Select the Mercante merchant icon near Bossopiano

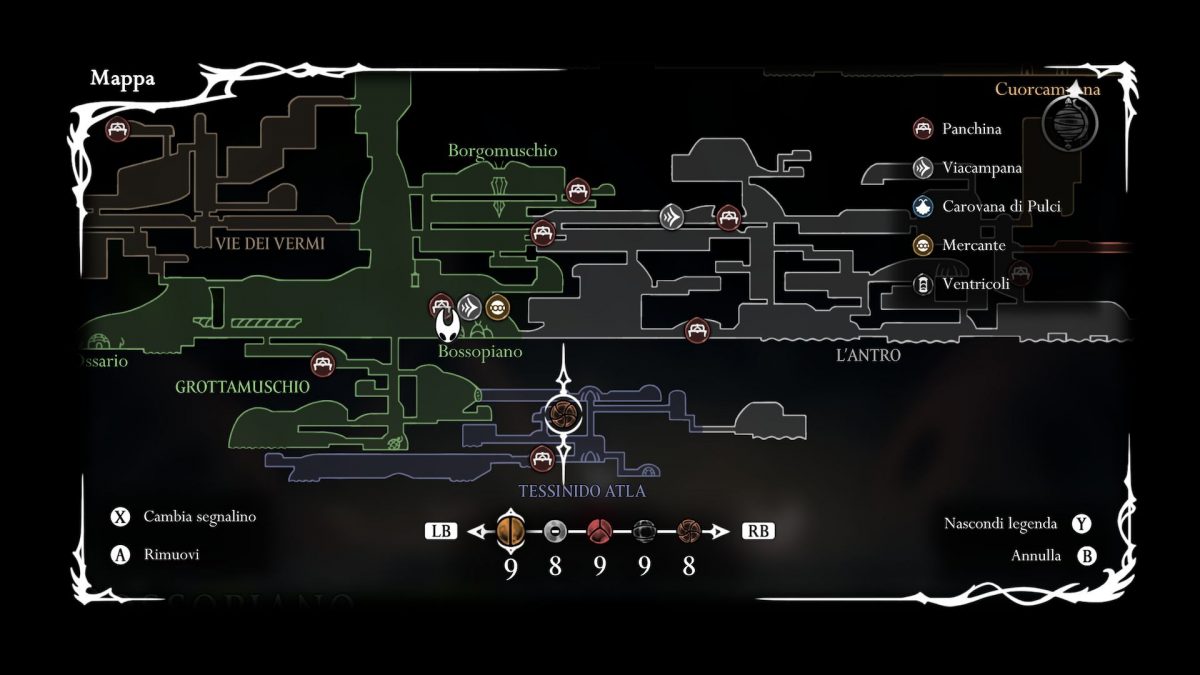coord(498,306)
